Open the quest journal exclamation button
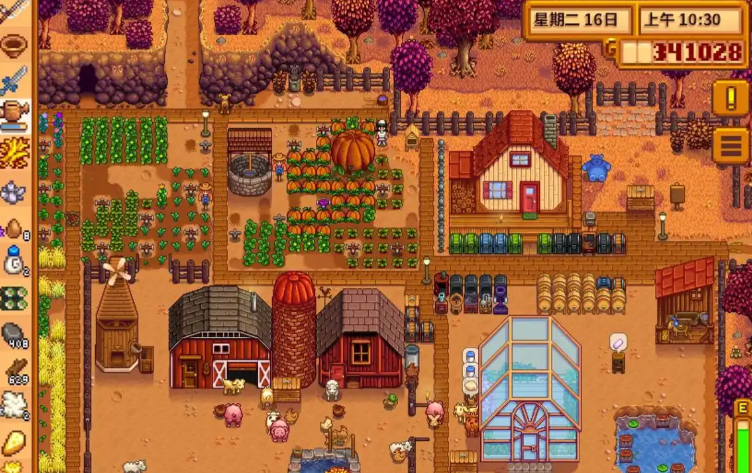Viewport: 752px width, 473px height. 731,98
